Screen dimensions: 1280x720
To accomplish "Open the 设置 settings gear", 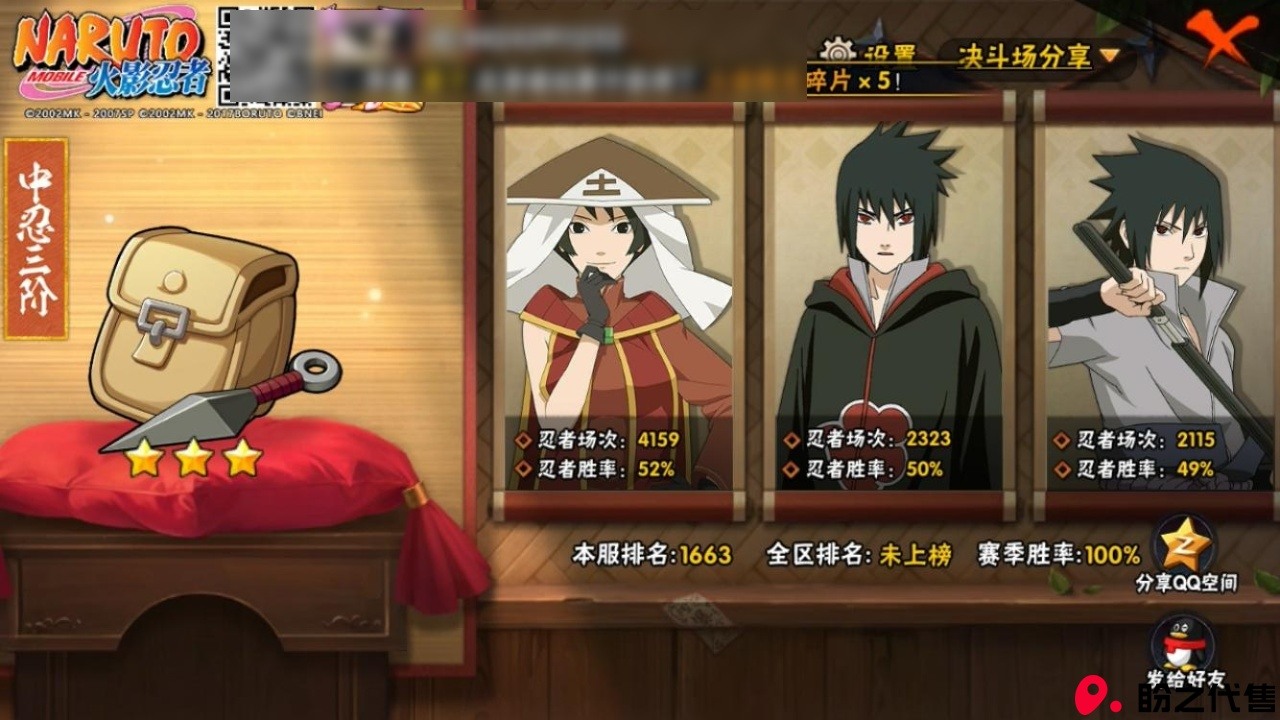I will tap(839, 52).
